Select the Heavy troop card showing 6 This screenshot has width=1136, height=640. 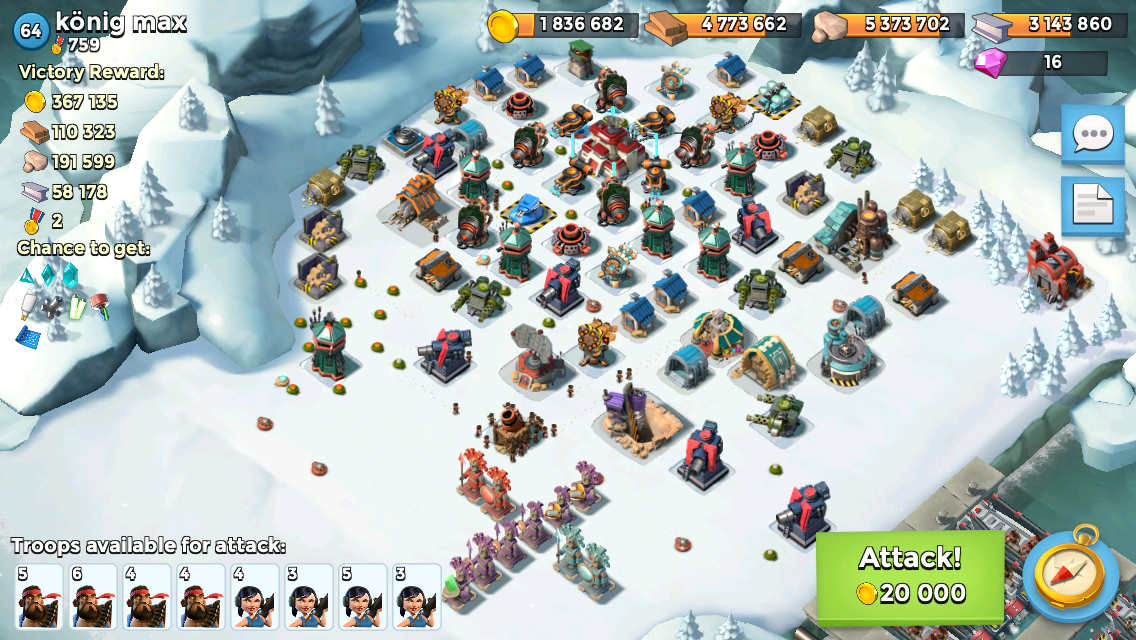coord(93,596)
